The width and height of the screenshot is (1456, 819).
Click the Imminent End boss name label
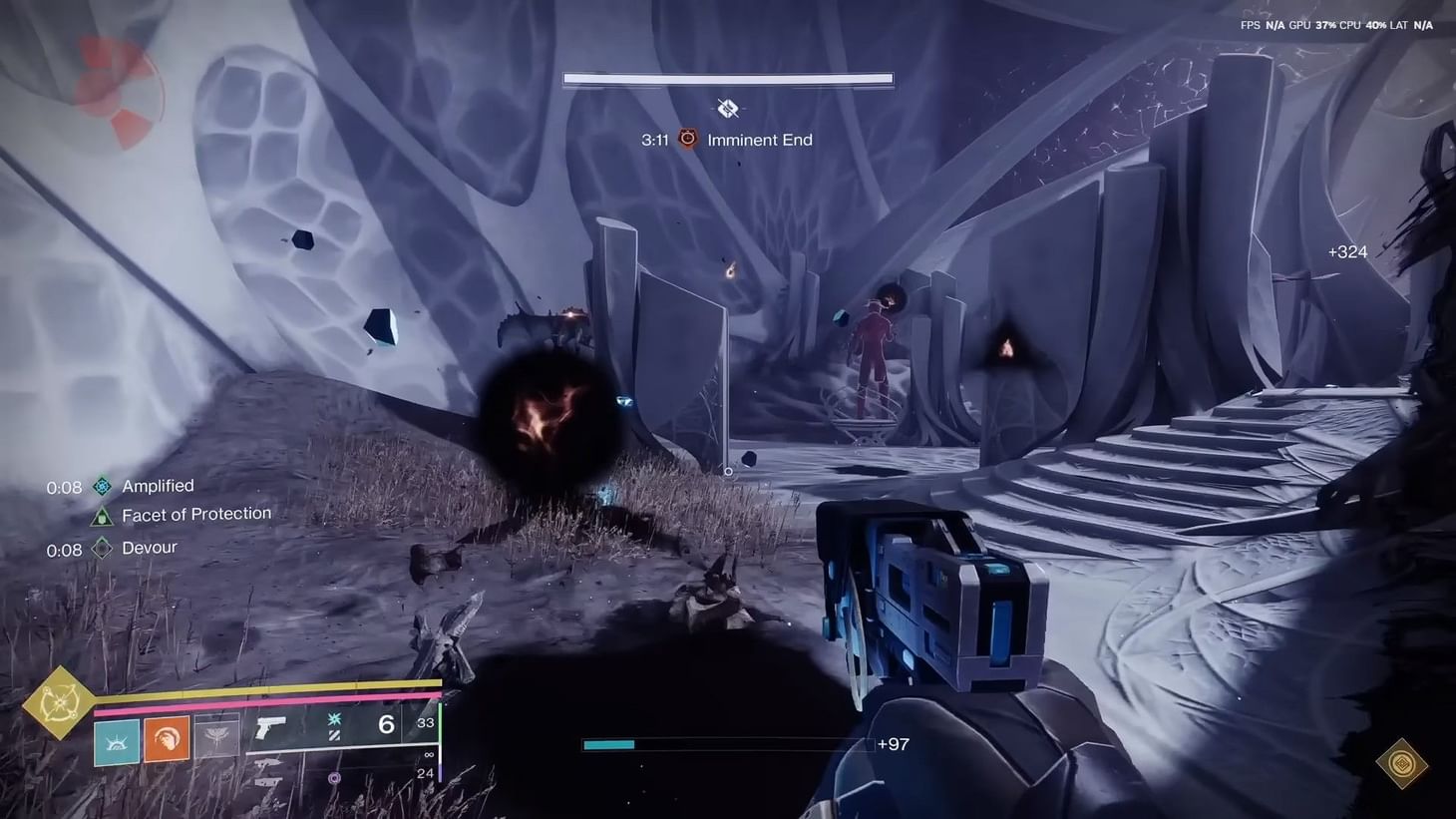tap(760, 140)
